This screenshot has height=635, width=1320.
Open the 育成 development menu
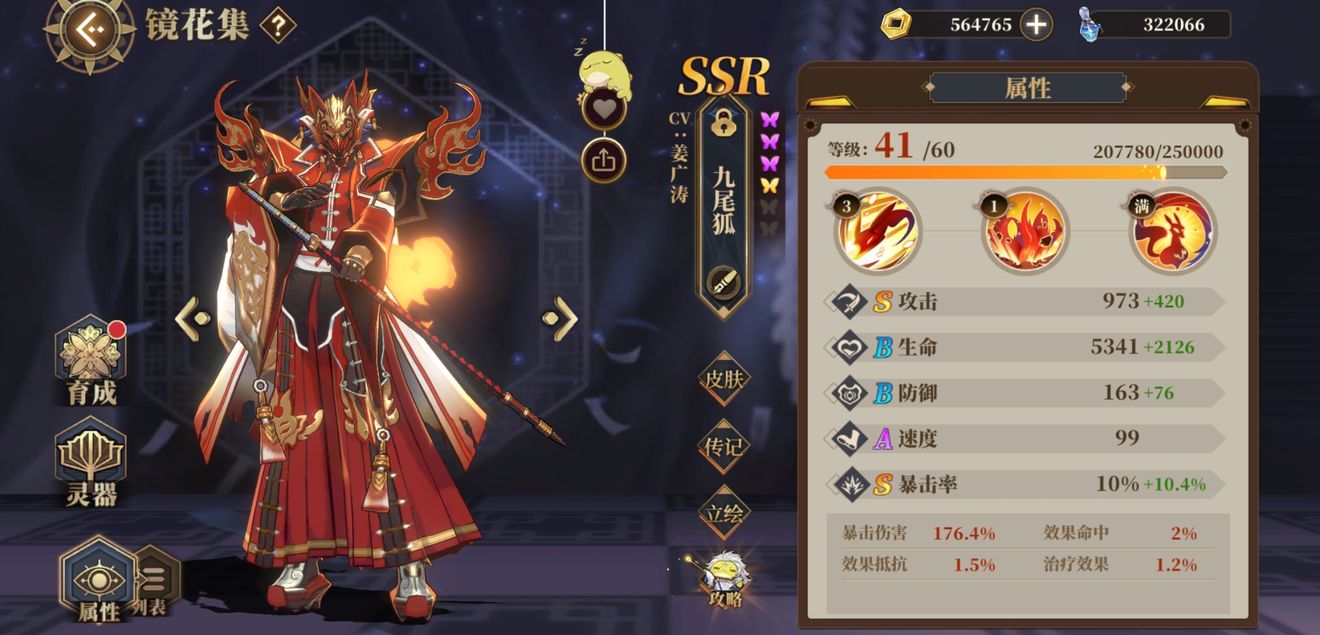[x=92, y=362]
